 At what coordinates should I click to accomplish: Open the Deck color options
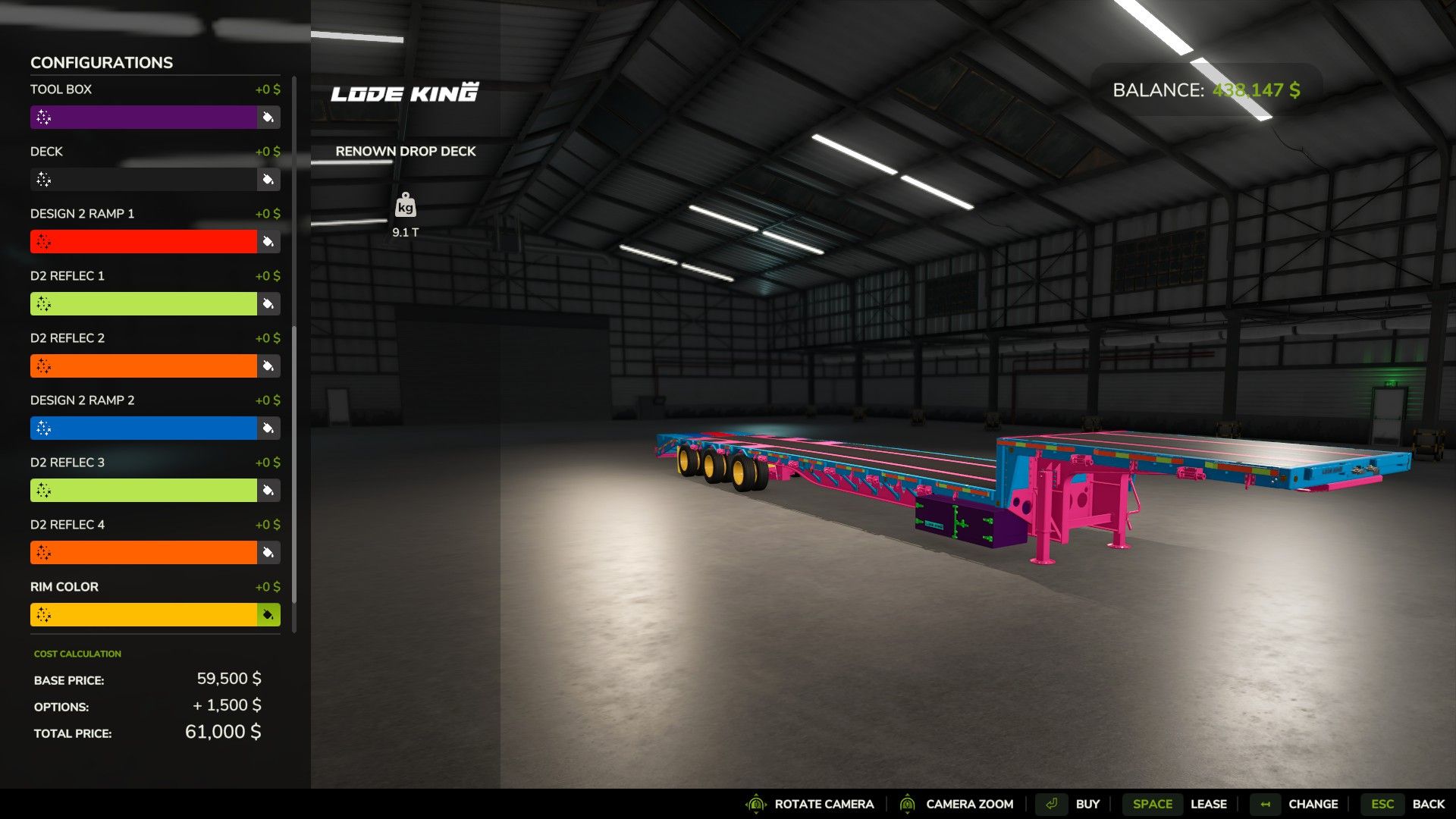[x=144, y=180]
